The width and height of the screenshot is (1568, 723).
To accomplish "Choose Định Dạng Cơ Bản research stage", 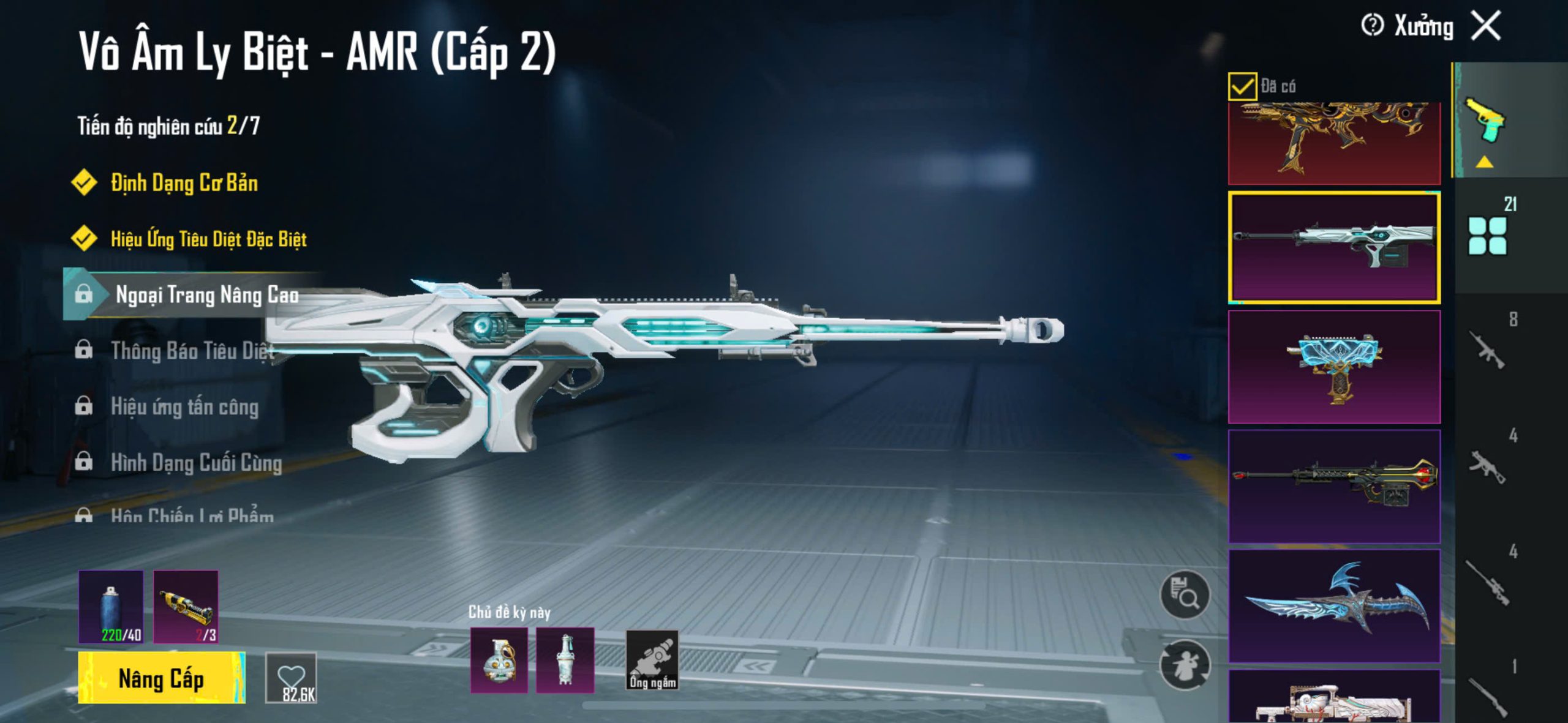I will point(184,183).
